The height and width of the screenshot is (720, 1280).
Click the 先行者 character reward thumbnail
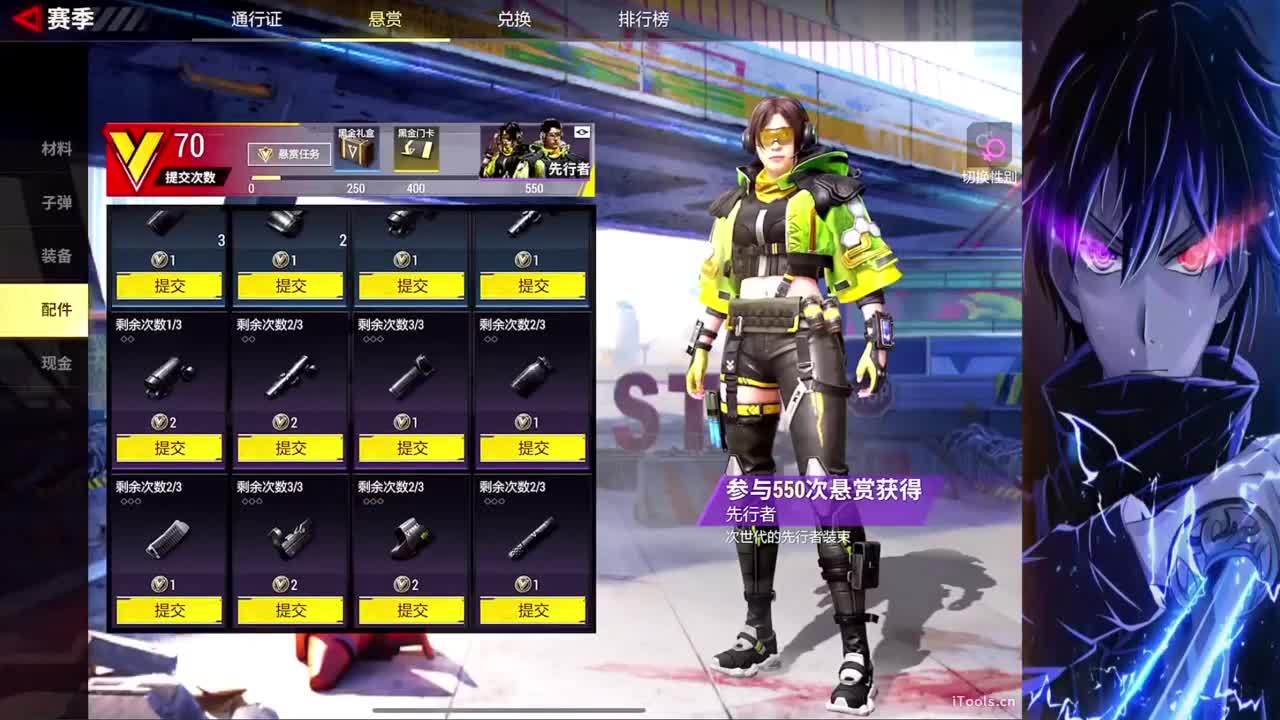pyautogui.click(x=530, y=155)
